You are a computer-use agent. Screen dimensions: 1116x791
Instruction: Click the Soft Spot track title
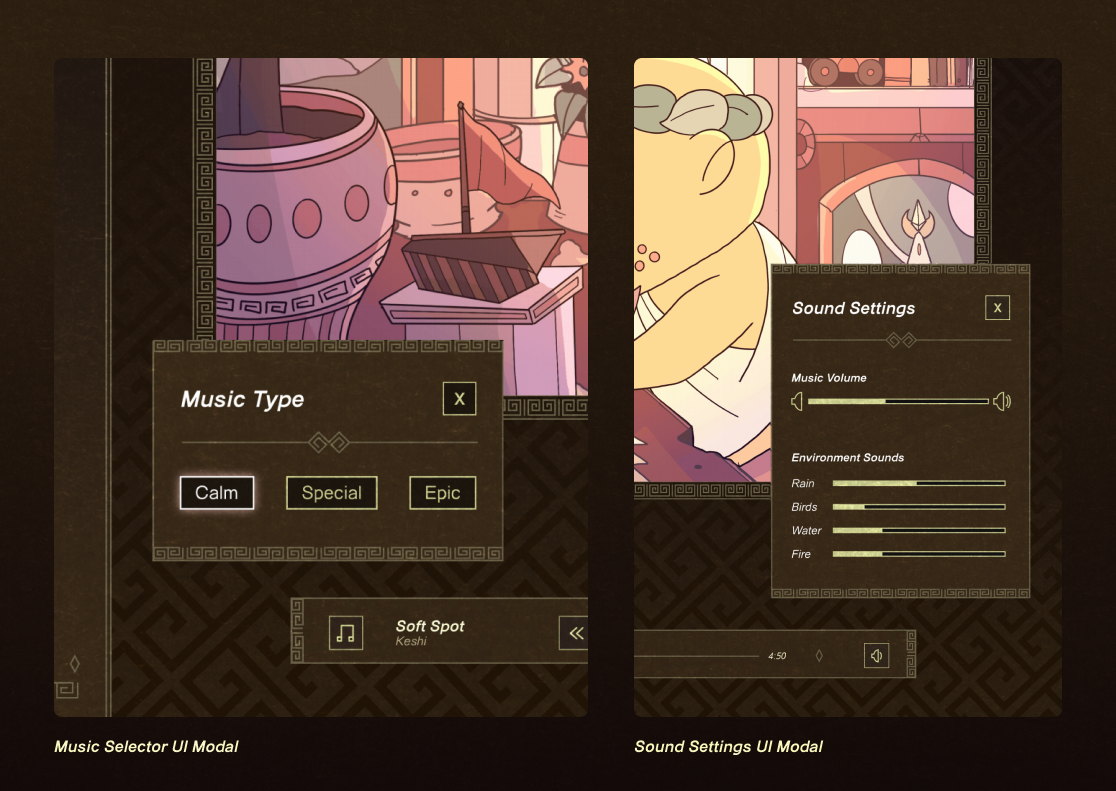430,626
